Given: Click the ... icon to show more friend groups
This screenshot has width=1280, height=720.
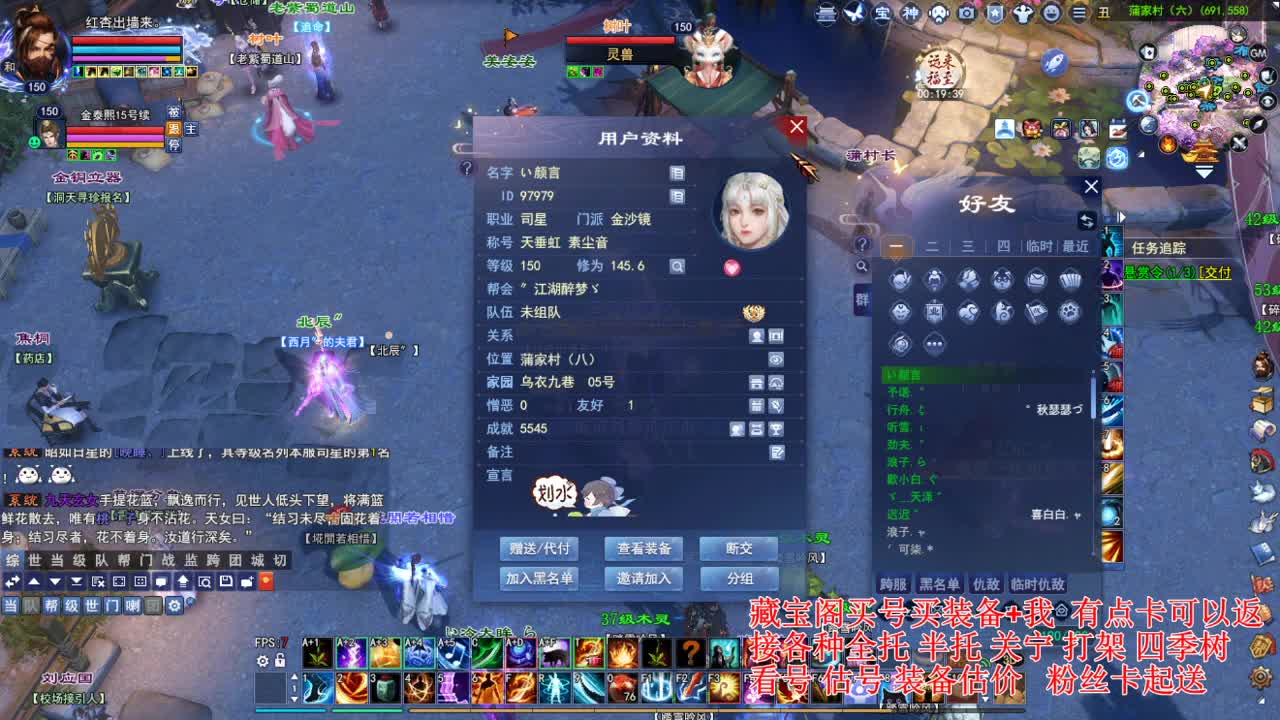Looking at the screenshot, I should point(933,342).
